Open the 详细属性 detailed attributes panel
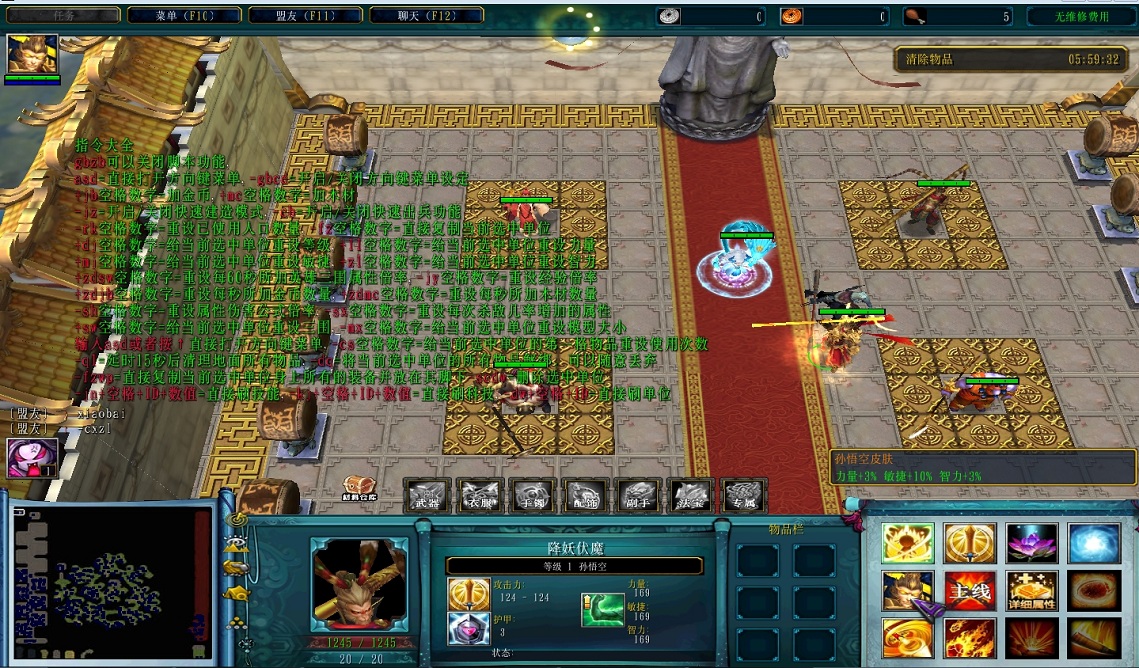Image resolution: width=1139 pixels, height=668 pixels. click(1030, 591)
